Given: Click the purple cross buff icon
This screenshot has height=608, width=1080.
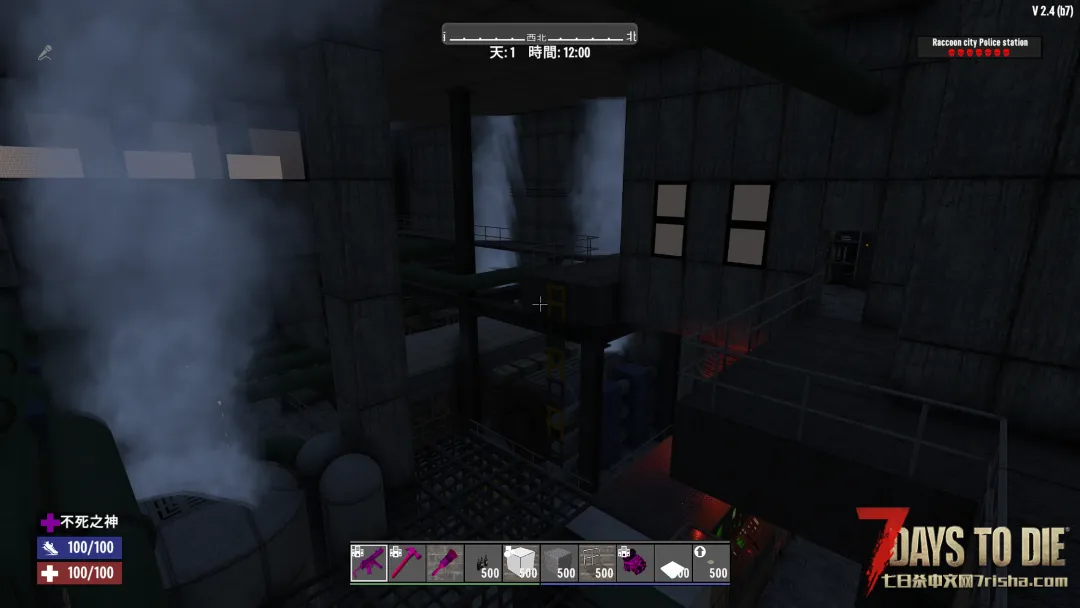Looking at the screenshot, I should click(49, 522).
